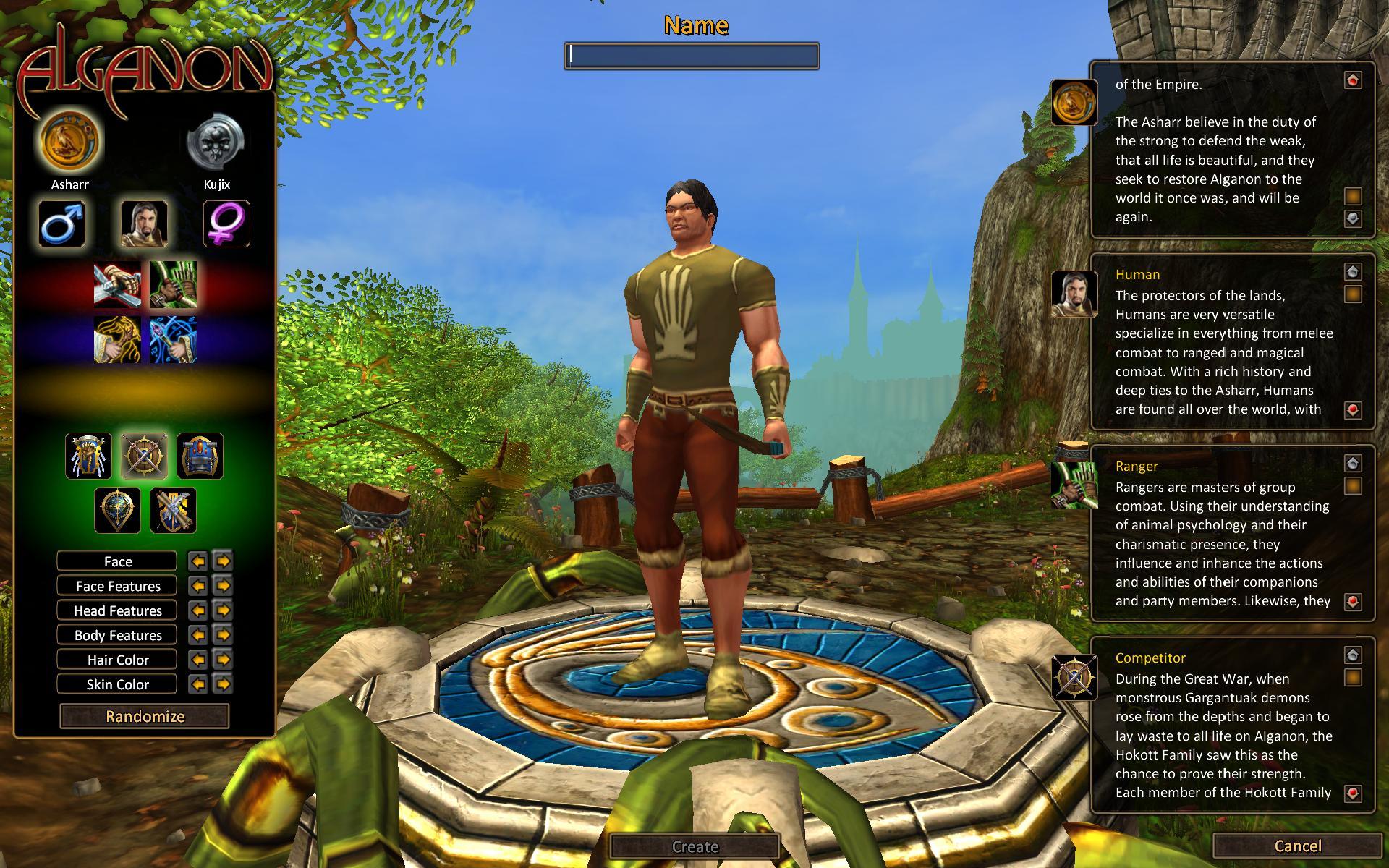This screenshot has width=1389, height=868.
Task: Choose the blue arcane staff class icon
Action: [174, 340]
